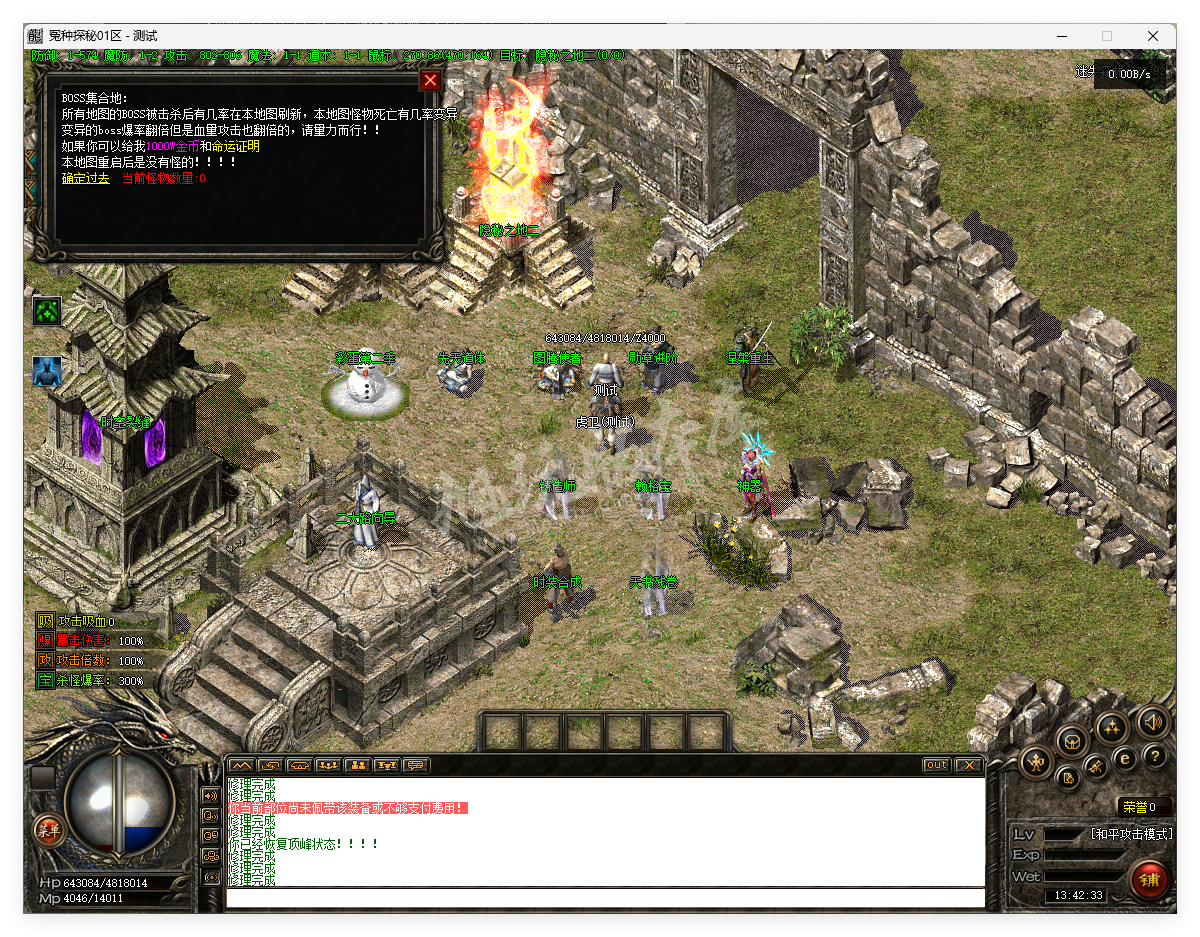Viewport: 1200px width, 937px height.
Task: Close the BOSS集合地 dialogue window
Action: (430, 81)
